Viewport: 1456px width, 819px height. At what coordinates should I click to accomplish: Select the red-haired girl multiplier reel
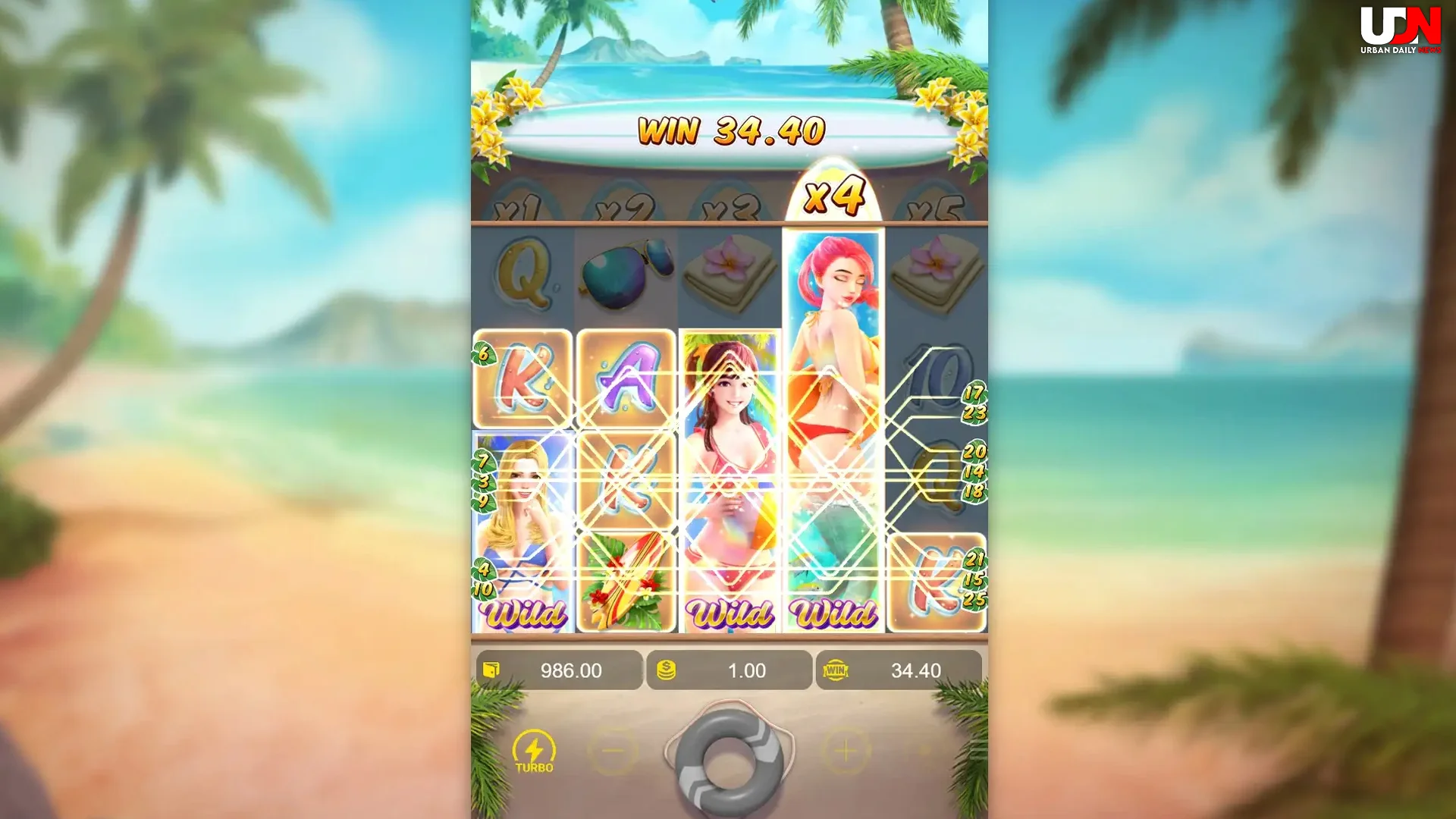[x=834, y=341]
